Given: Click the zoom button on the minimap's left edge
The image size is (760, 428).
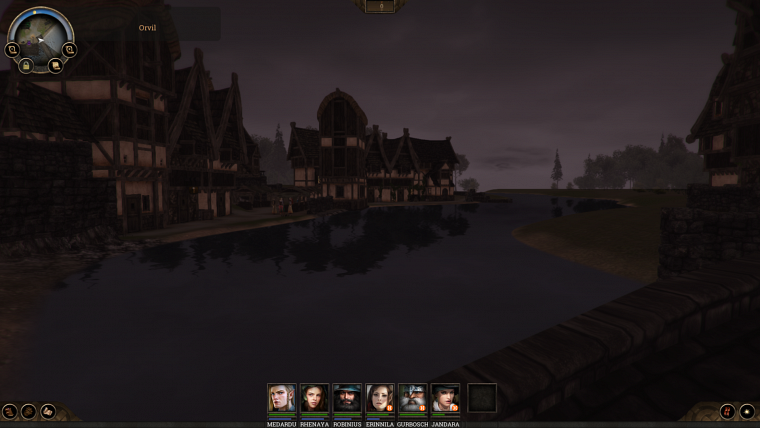Looking at the screenshot, I should click(13, 49).
